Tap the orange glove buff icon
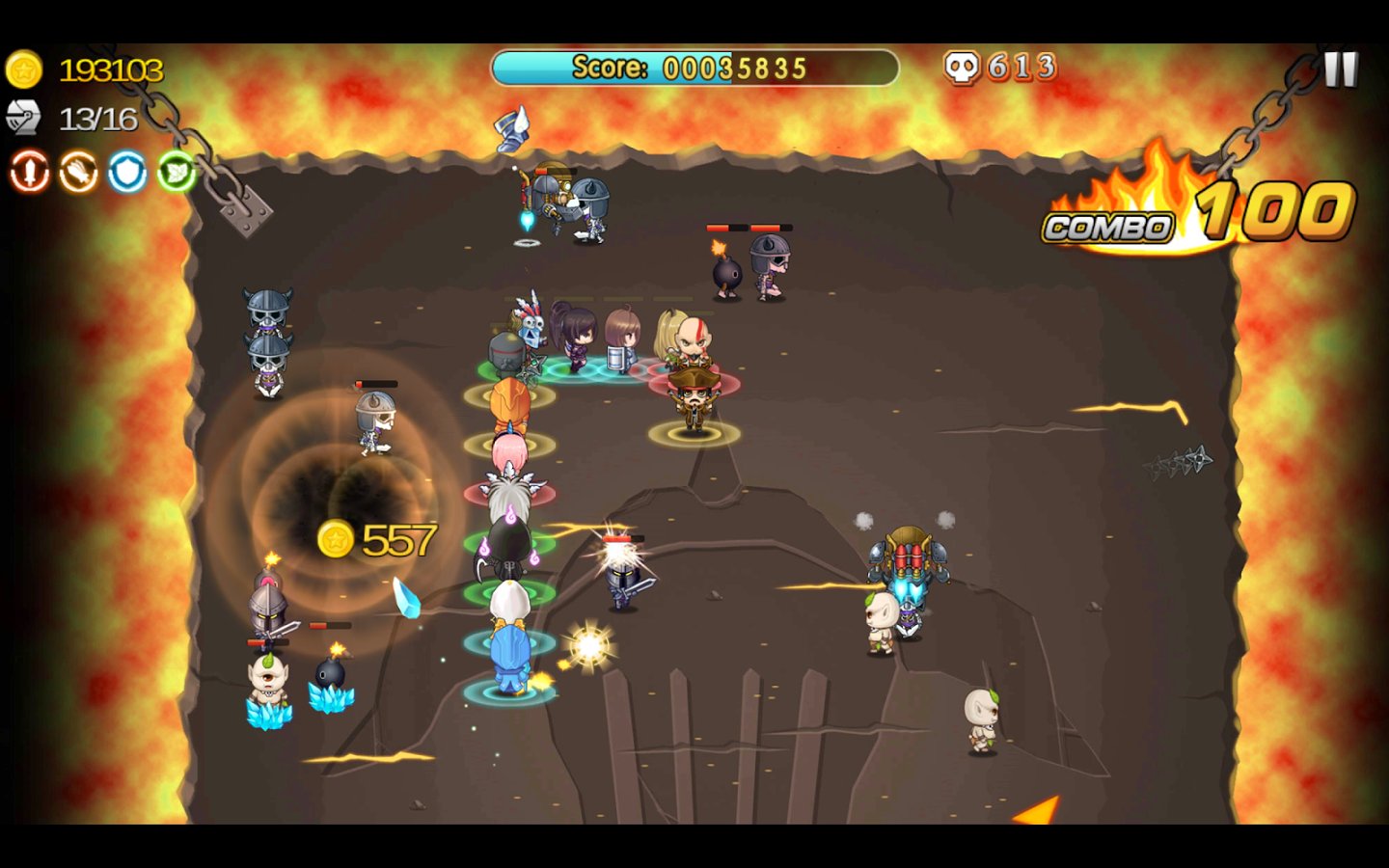The width and height of the screenshot is (1389, 868). [x=78, y=173]
